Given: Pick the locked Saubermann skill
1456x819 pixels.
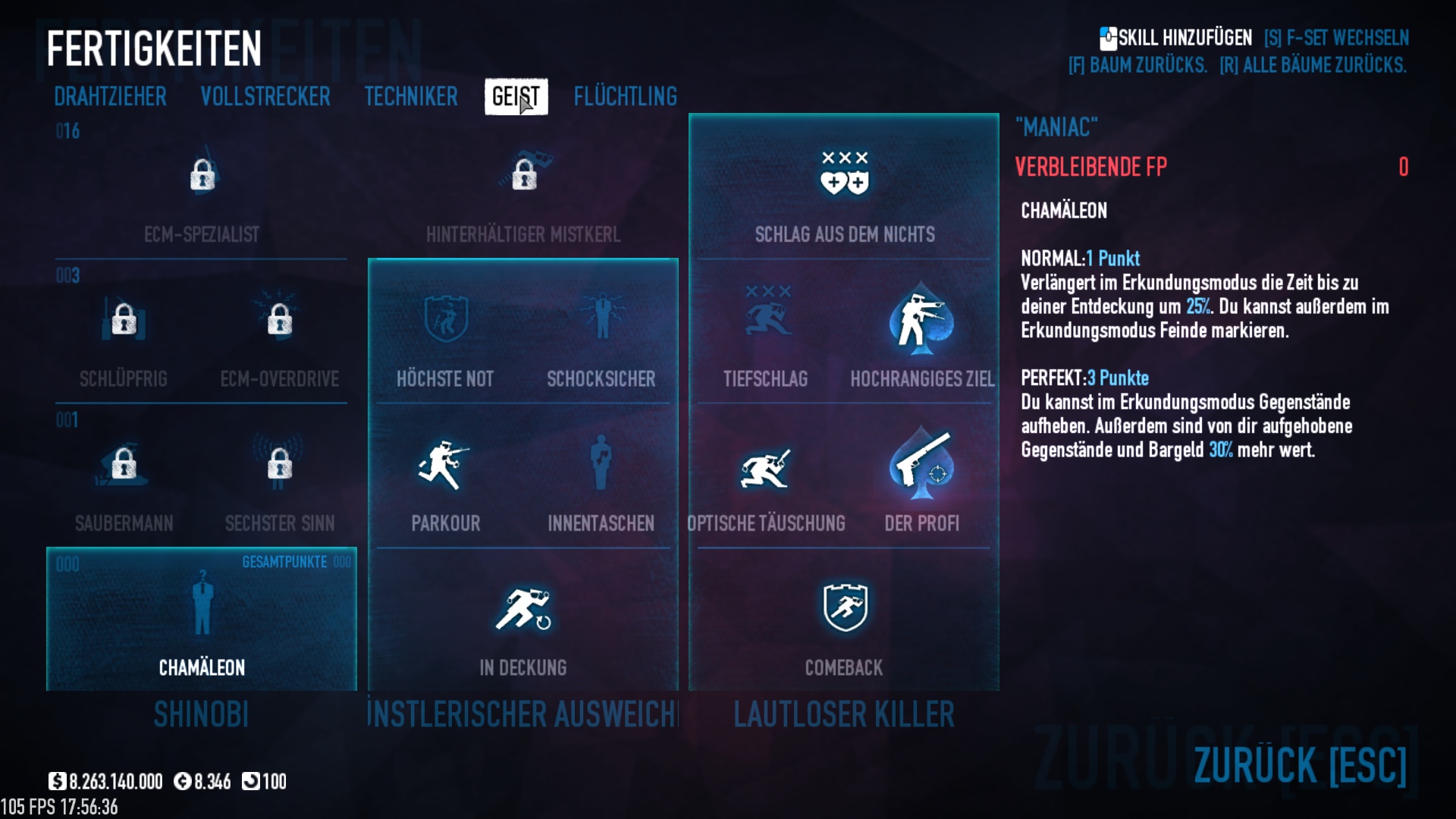Looking at the screenshot, I should click(x=124, y=465).
